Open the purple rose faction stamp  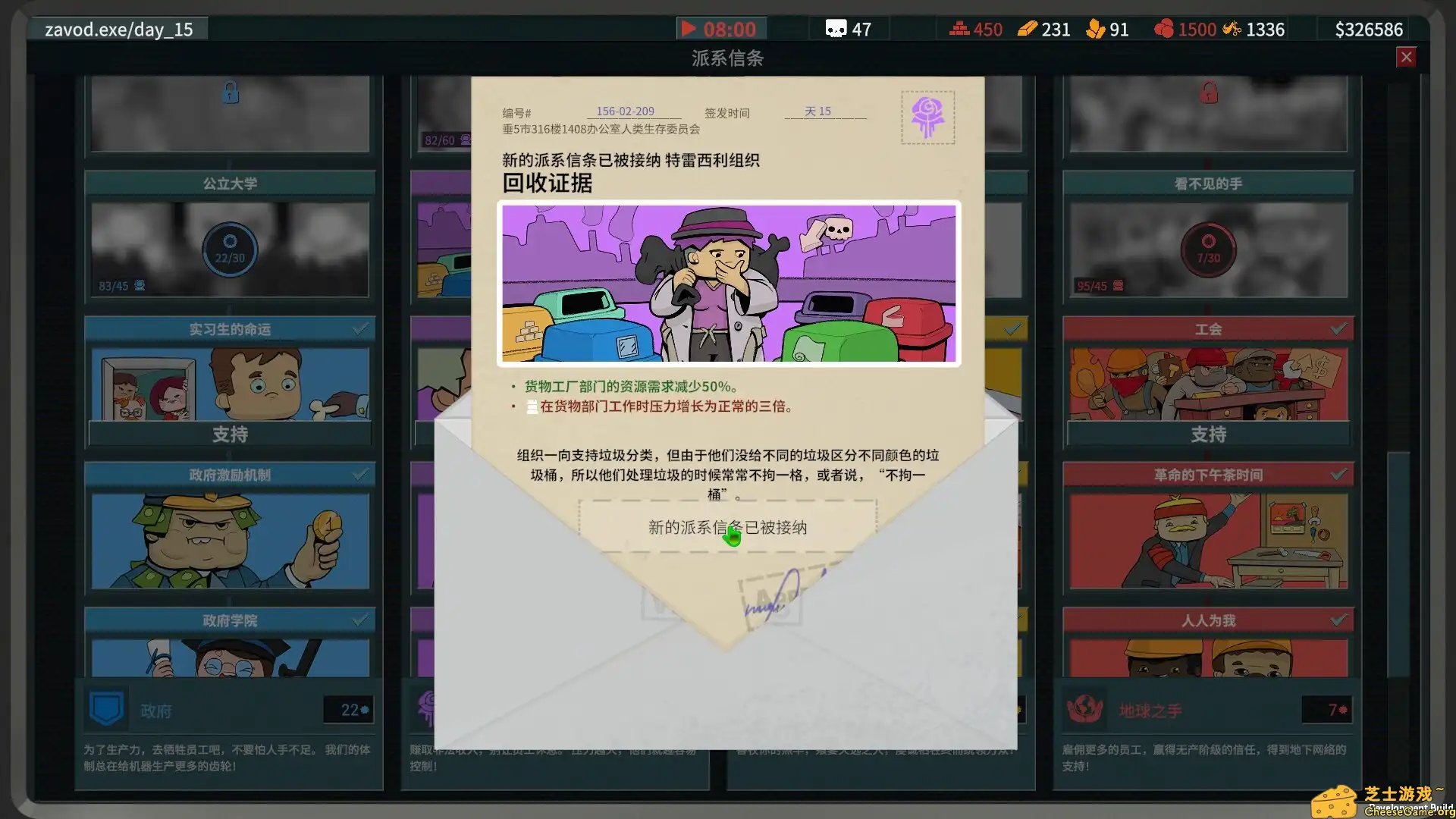click(x=927, y=118)
